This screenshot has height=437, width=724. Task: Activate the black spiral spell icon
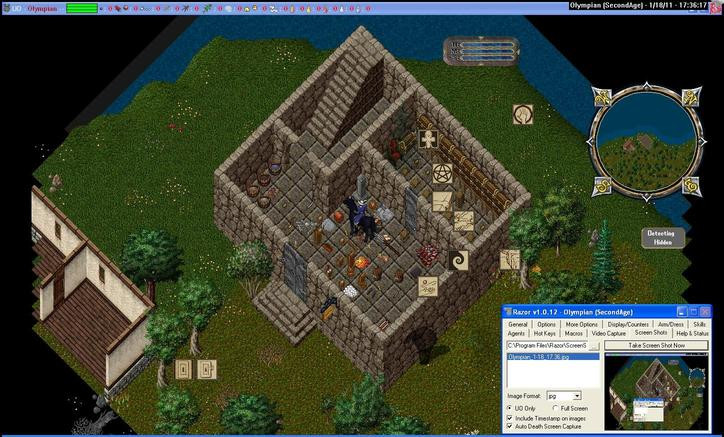[459, 259]
